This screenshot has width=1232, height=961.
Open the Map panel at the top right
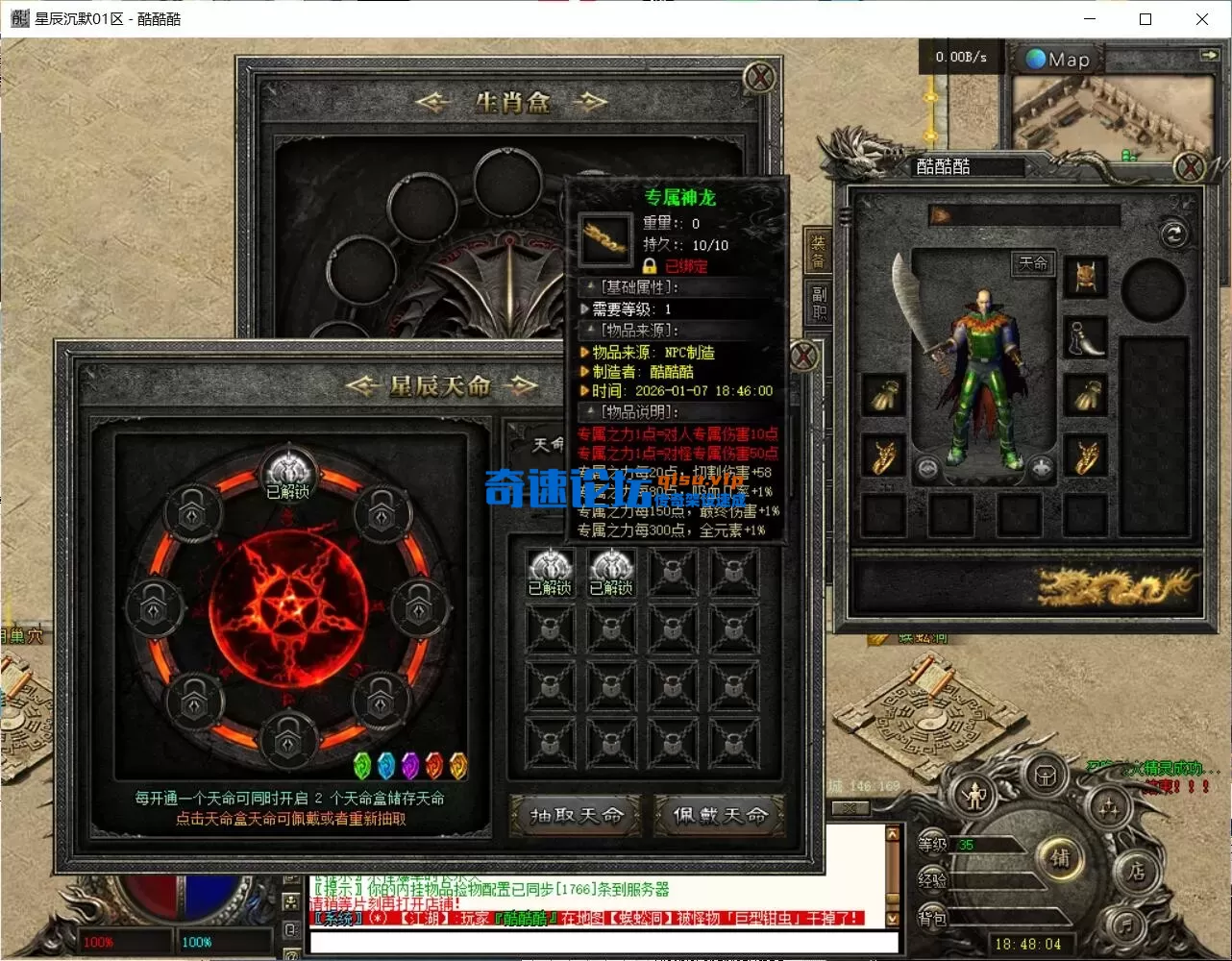[1055, 59]
